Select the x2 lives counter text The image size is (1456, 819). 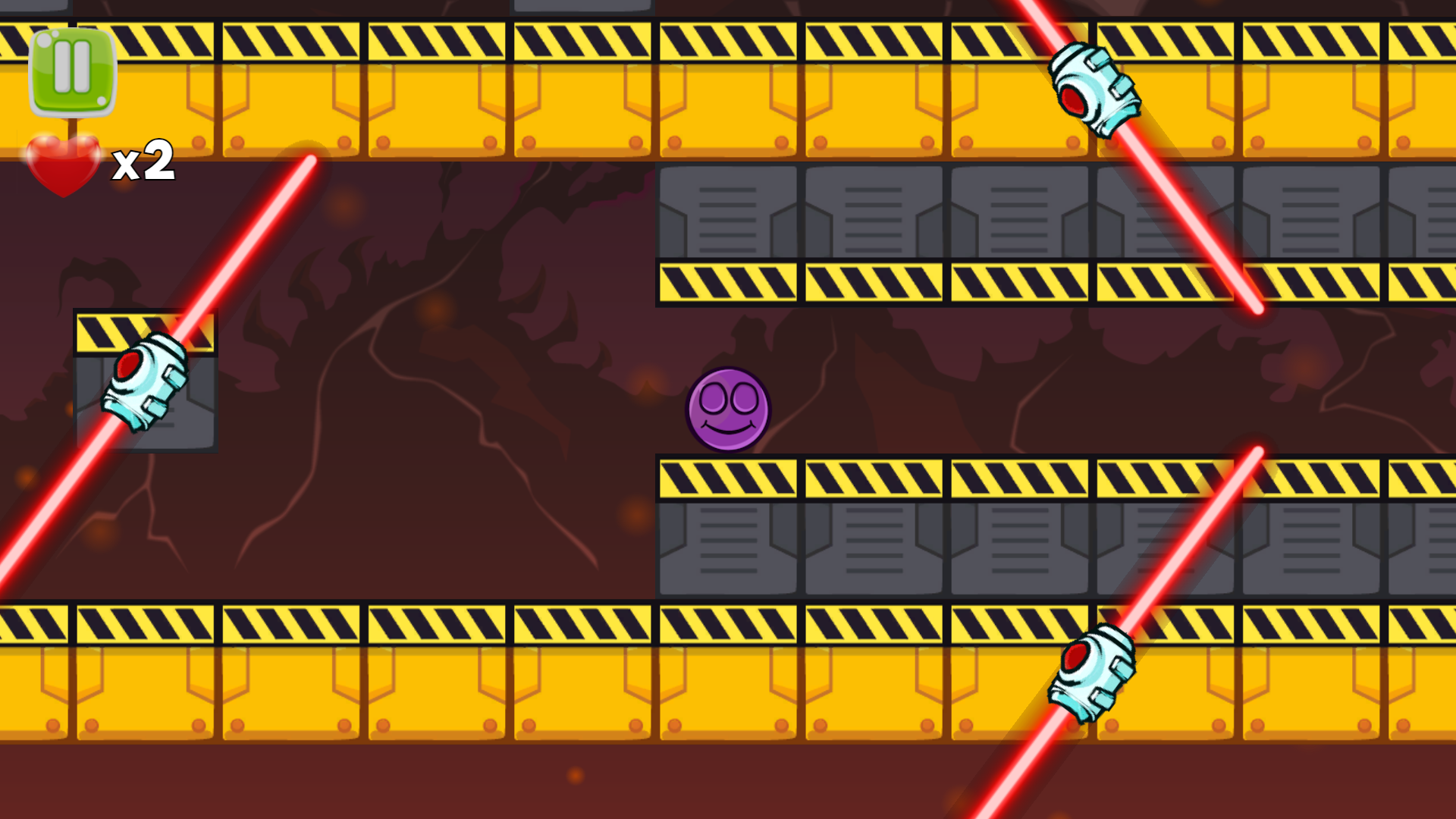click(144, 163)
